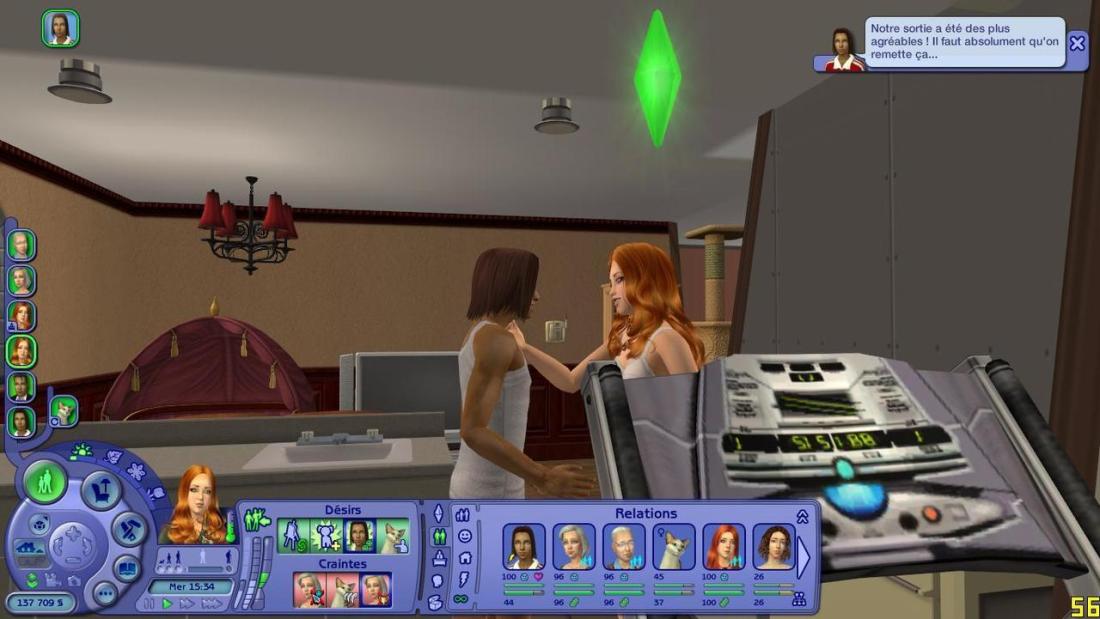
Task: Click the red-haired active Sim portrait
Action: pos(196,506)
